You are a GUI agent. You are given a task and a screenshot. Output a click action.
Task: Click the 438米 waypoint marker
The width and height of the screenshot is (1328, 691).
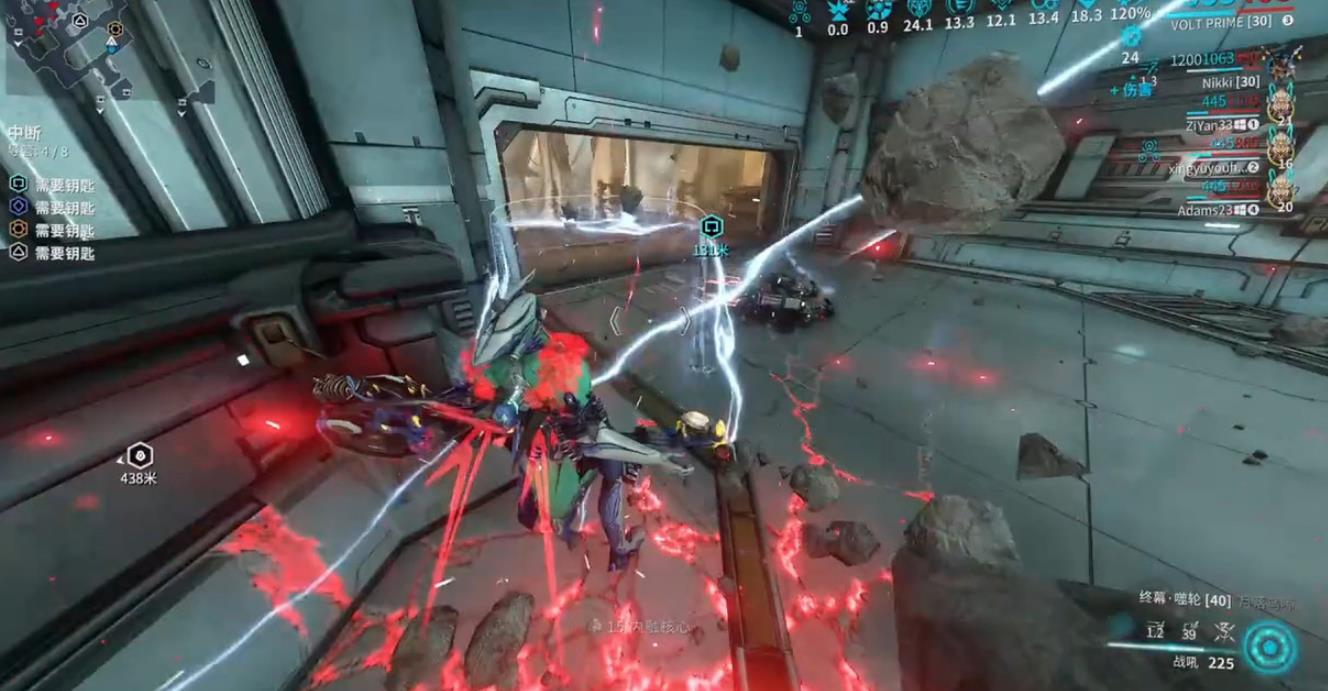[141, 456]
